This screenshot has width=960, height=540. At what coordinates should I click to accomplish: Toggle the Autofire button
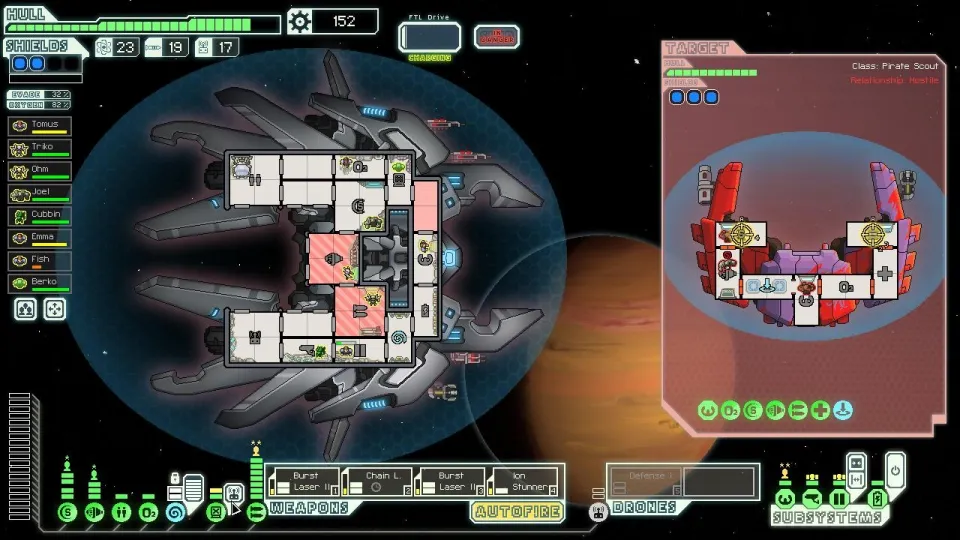point(517,511)
